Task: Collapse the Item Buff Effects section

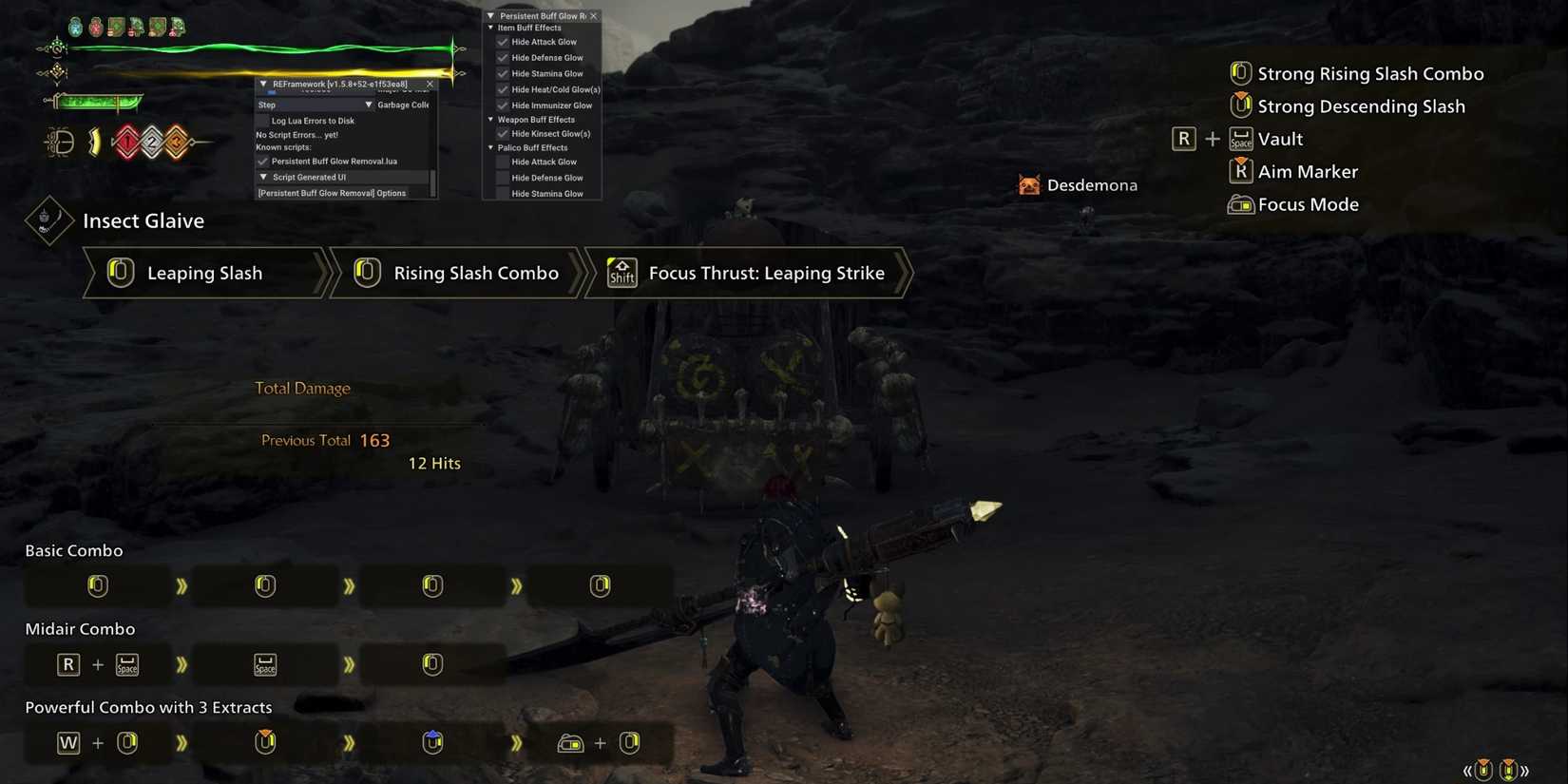Action: pyautogui.click(x=490, y=28)
